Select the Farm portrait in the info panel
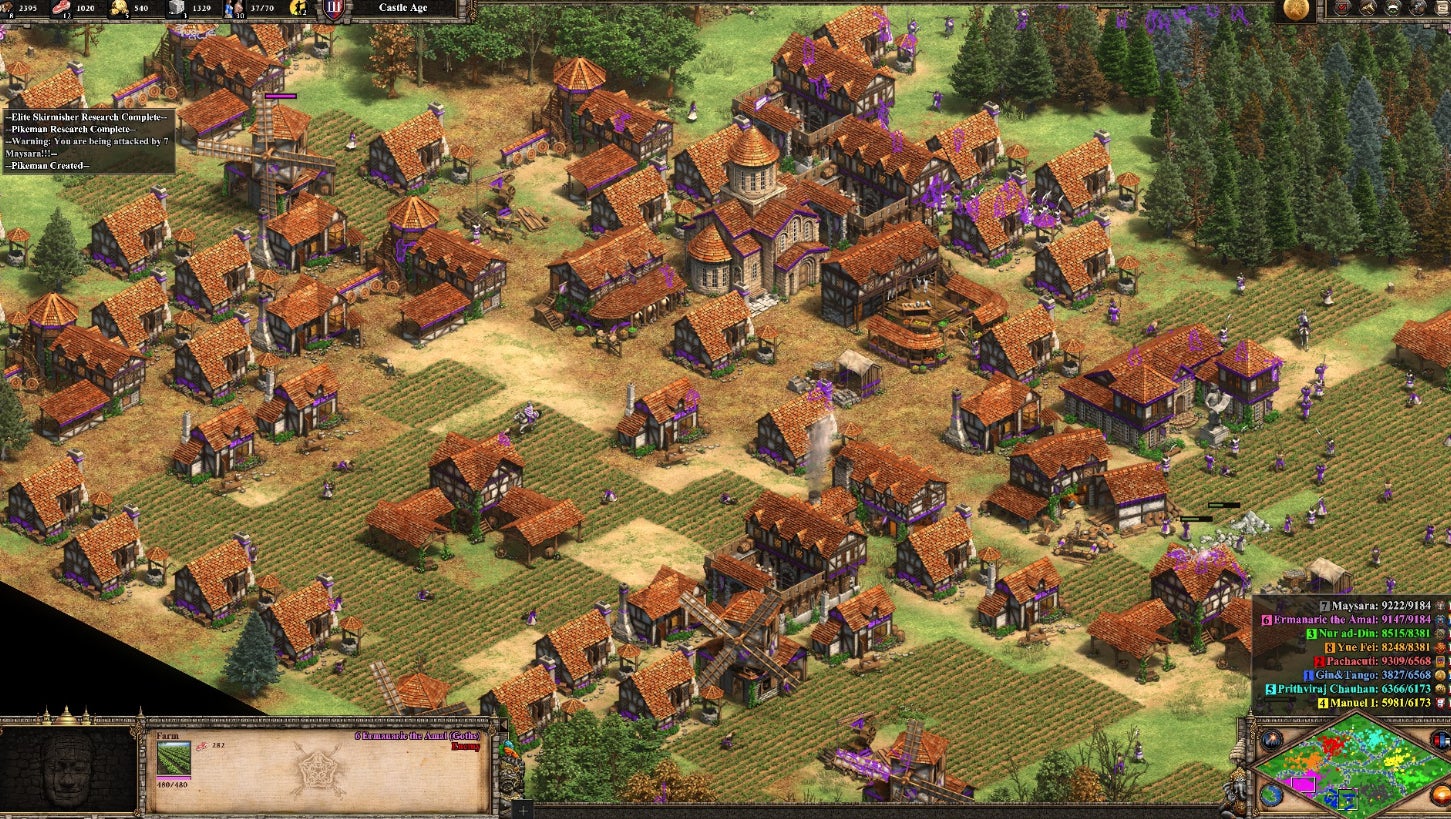The width and height of the screenshot is (1451, 819). (x=173, y=759)
